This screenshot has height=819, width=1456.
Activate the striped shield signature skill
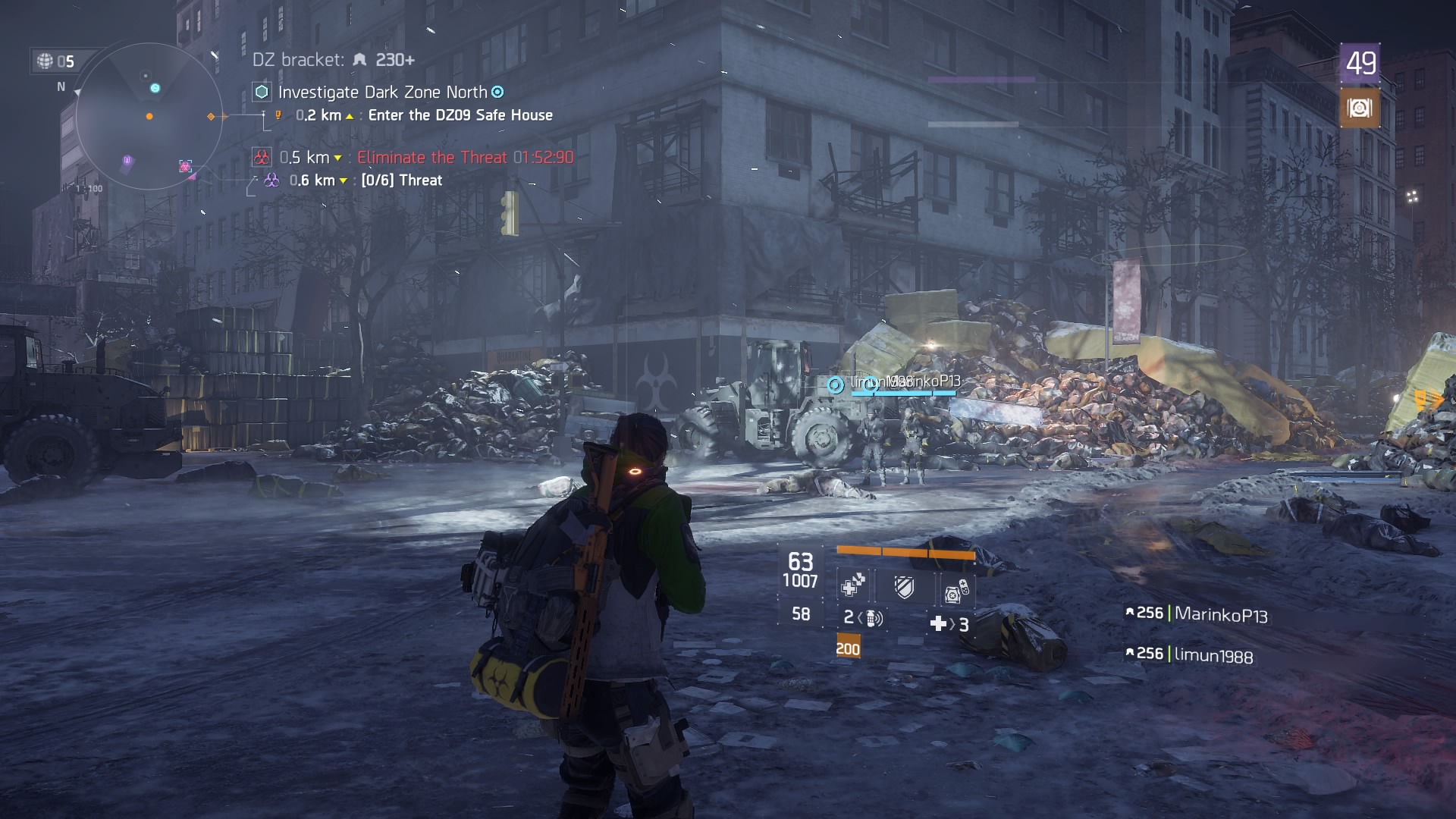coord(904,587)
